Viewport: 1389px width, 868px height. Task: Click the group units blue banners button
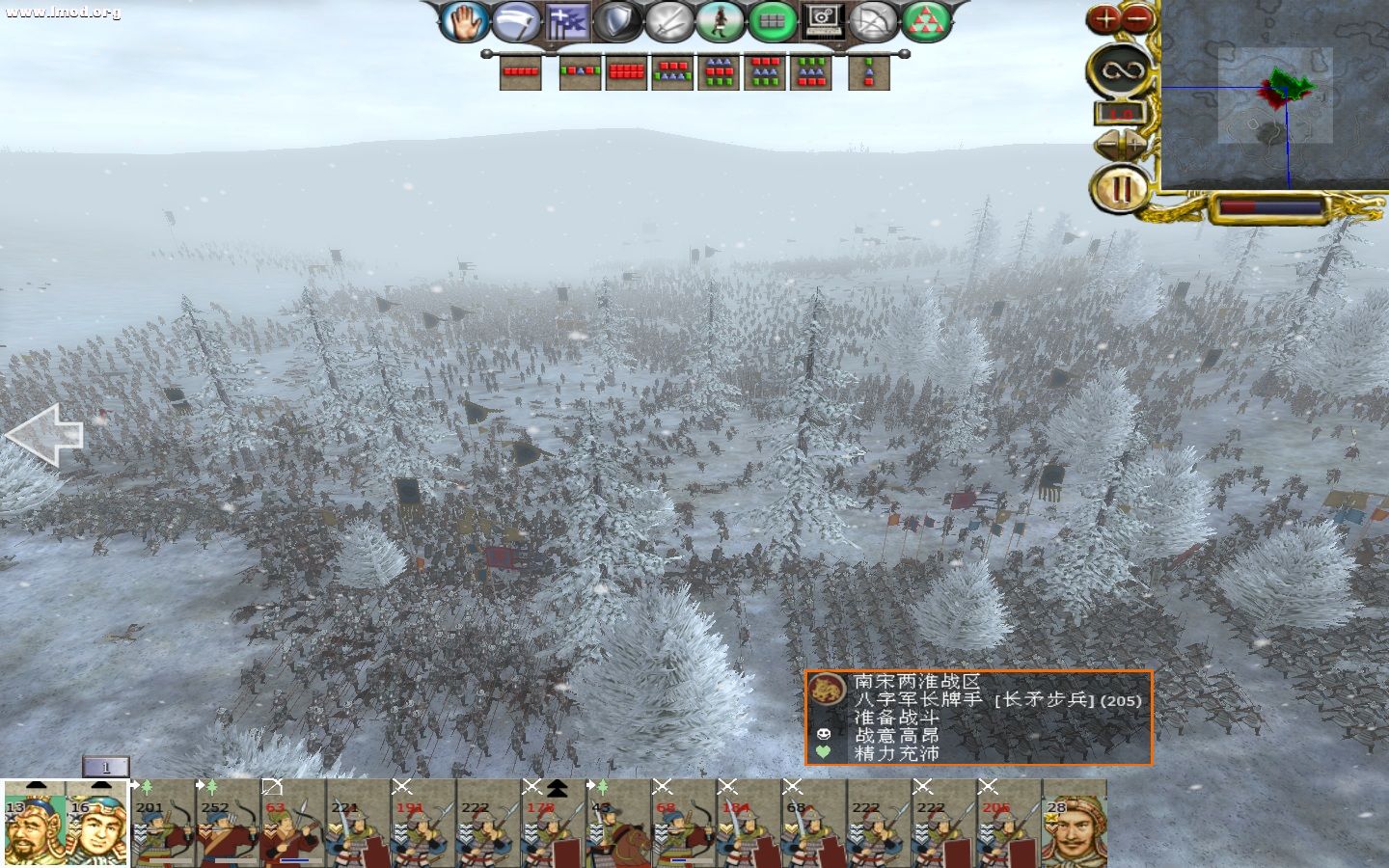[567, 21]
